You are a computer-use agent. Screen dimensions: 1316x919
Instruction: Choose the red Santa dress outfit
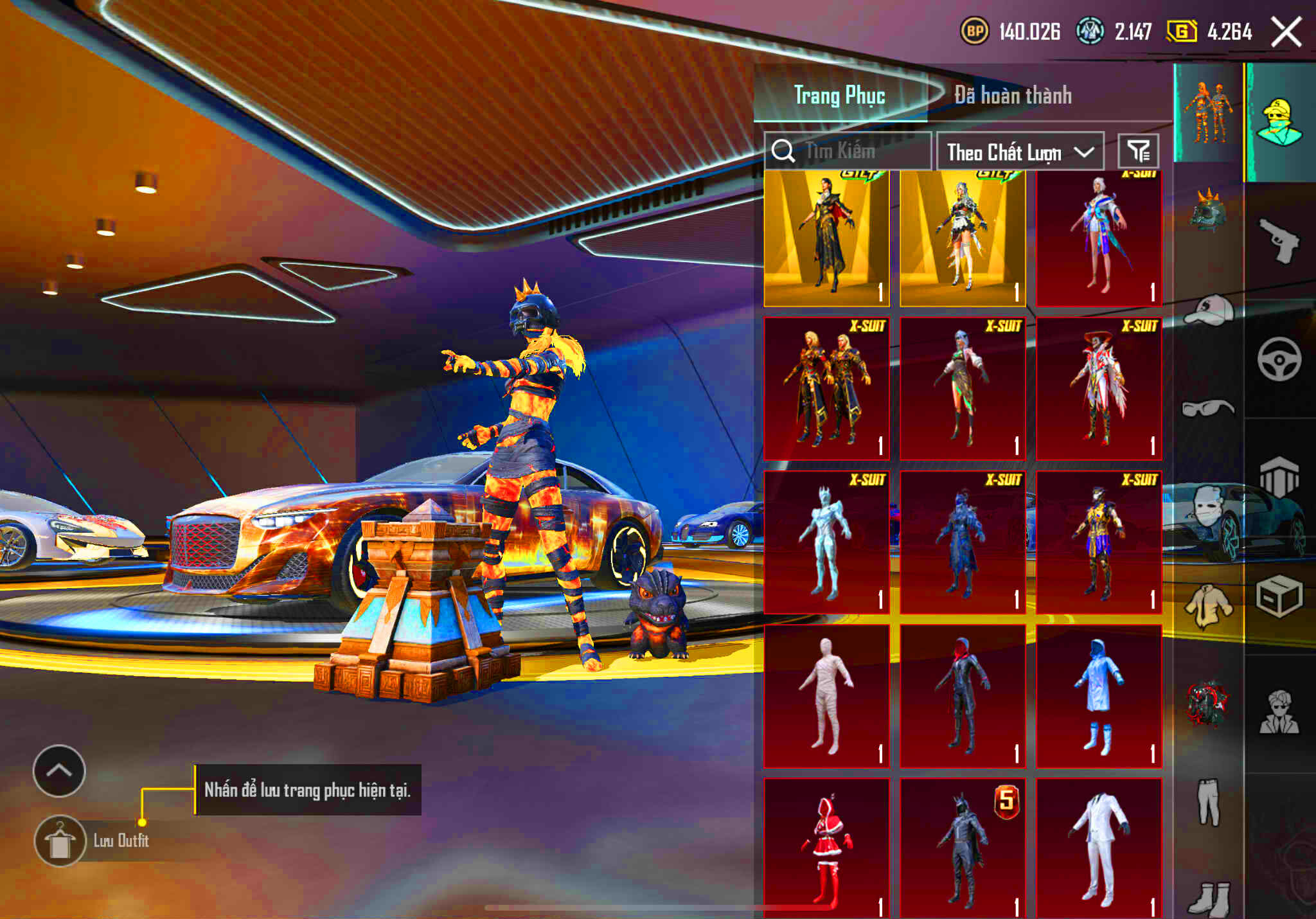(x=826, y=848)
